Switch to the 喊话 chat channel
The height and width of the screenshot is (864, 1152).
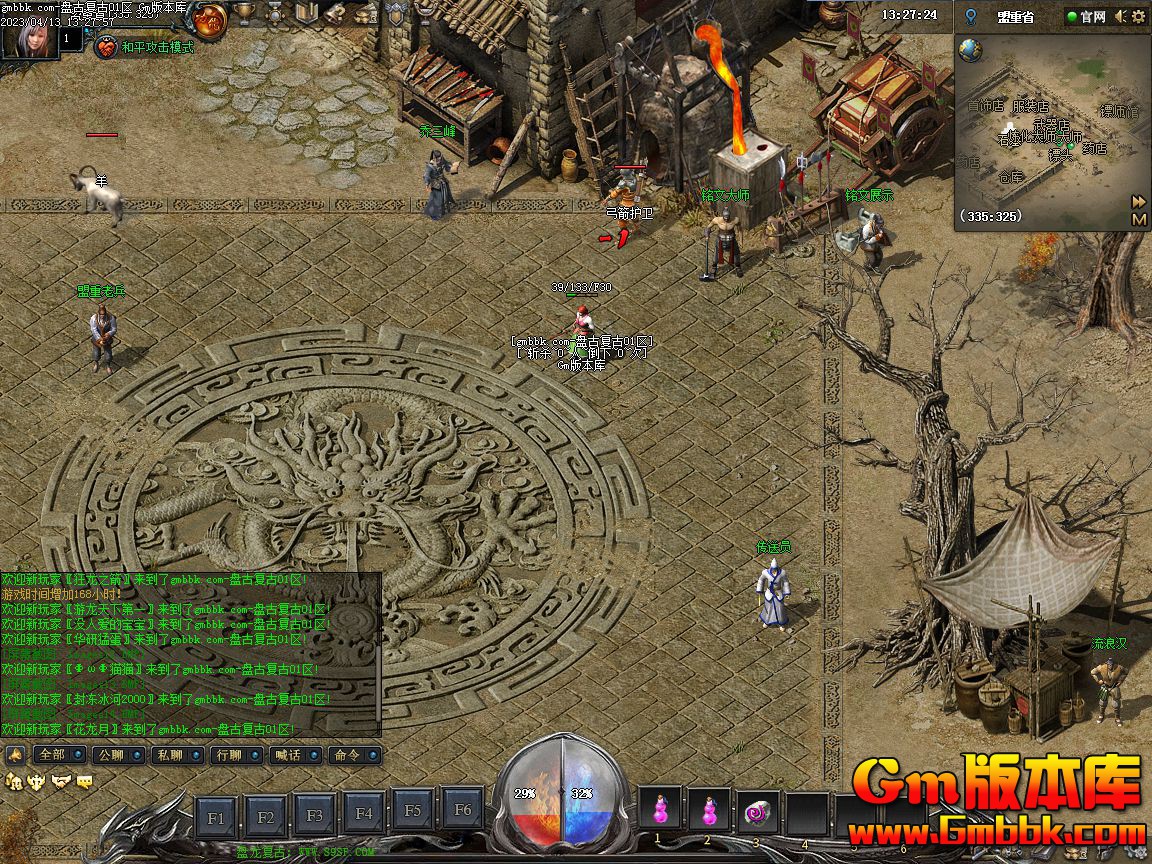289,754
